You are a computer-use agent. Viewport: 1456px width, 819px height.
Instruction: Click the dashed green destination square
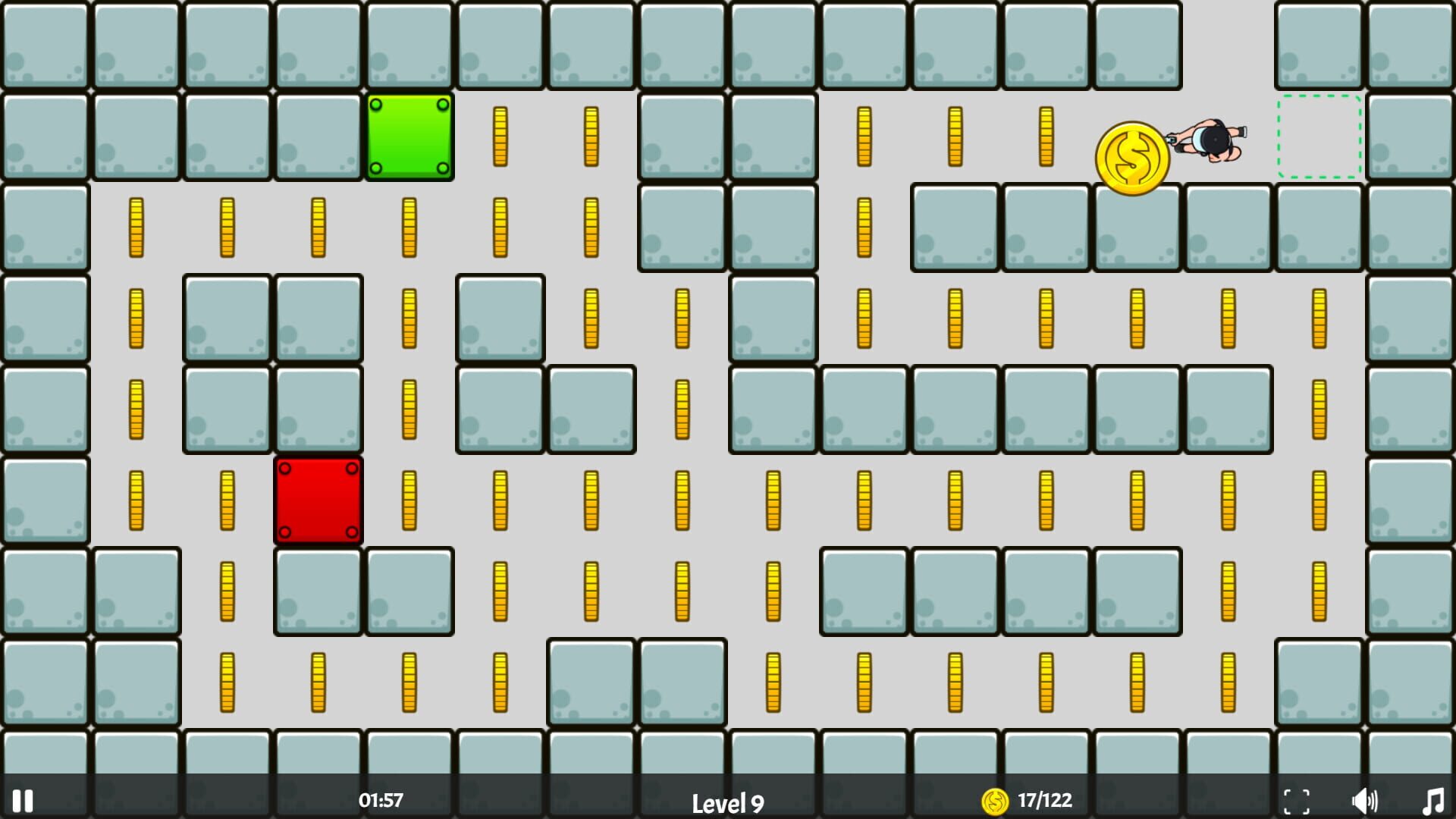coord(1319,138)
